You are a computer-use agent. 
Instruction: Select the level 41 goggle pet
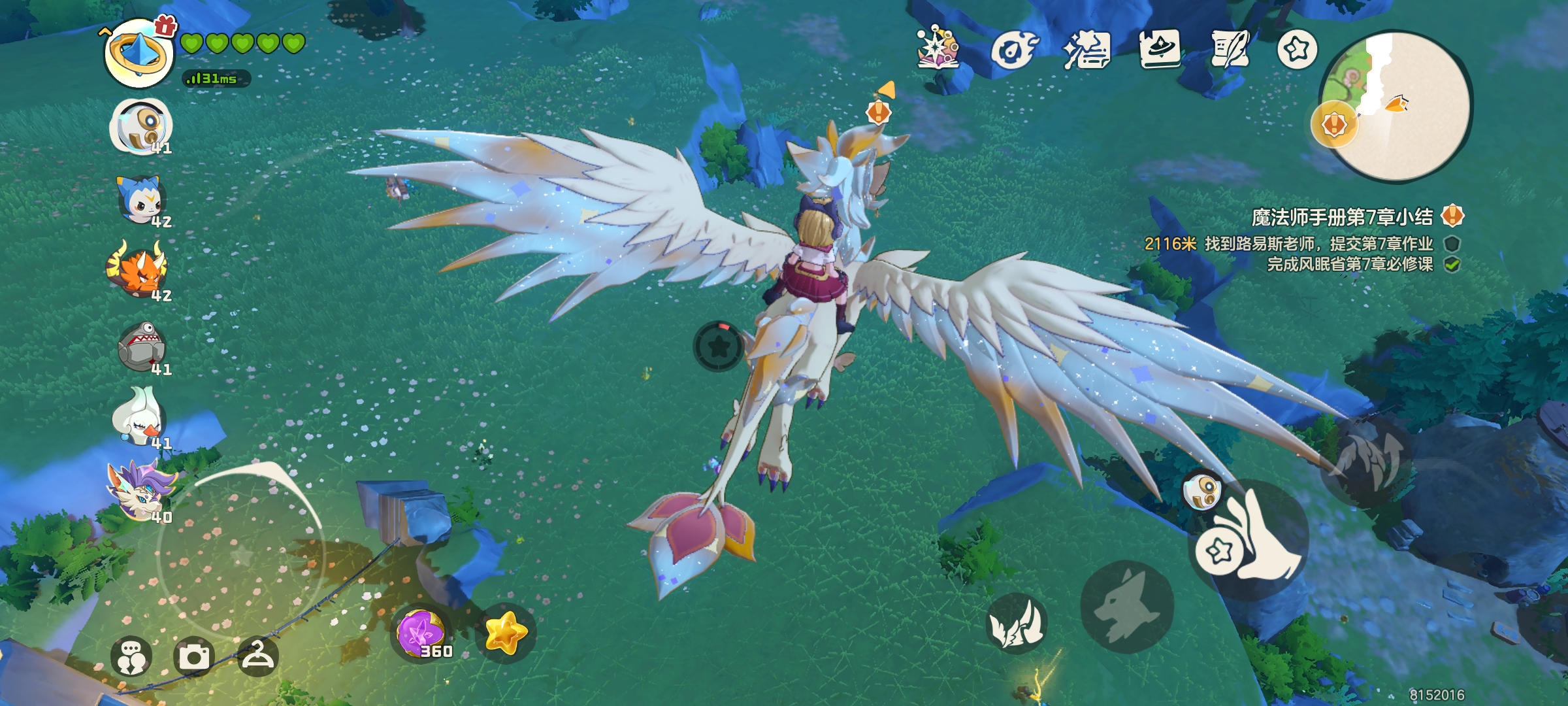140,126
